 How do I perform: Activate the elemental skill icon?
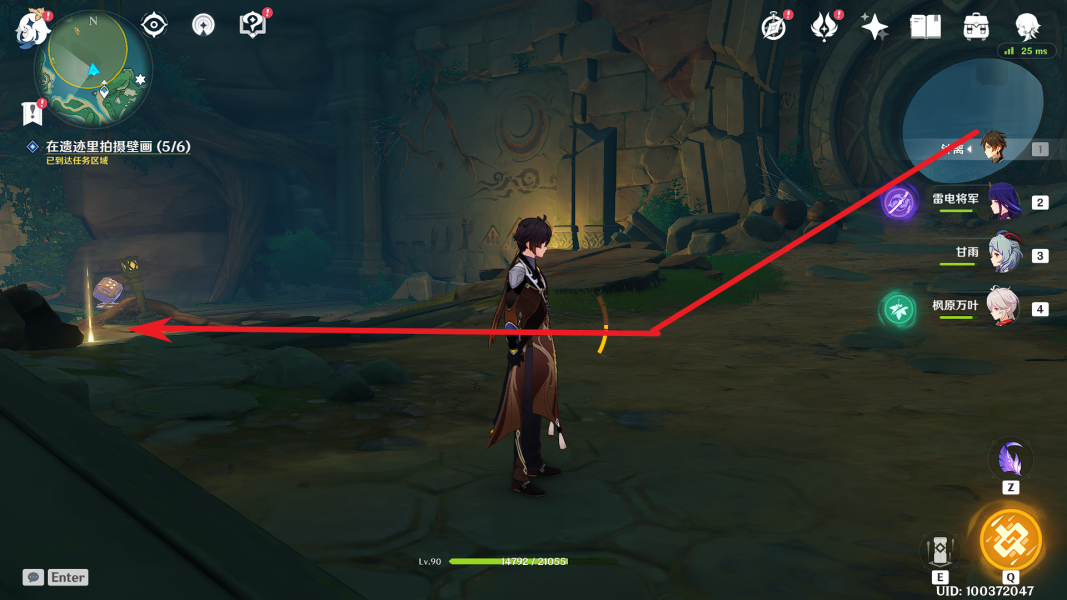click(x=940, y=549)
